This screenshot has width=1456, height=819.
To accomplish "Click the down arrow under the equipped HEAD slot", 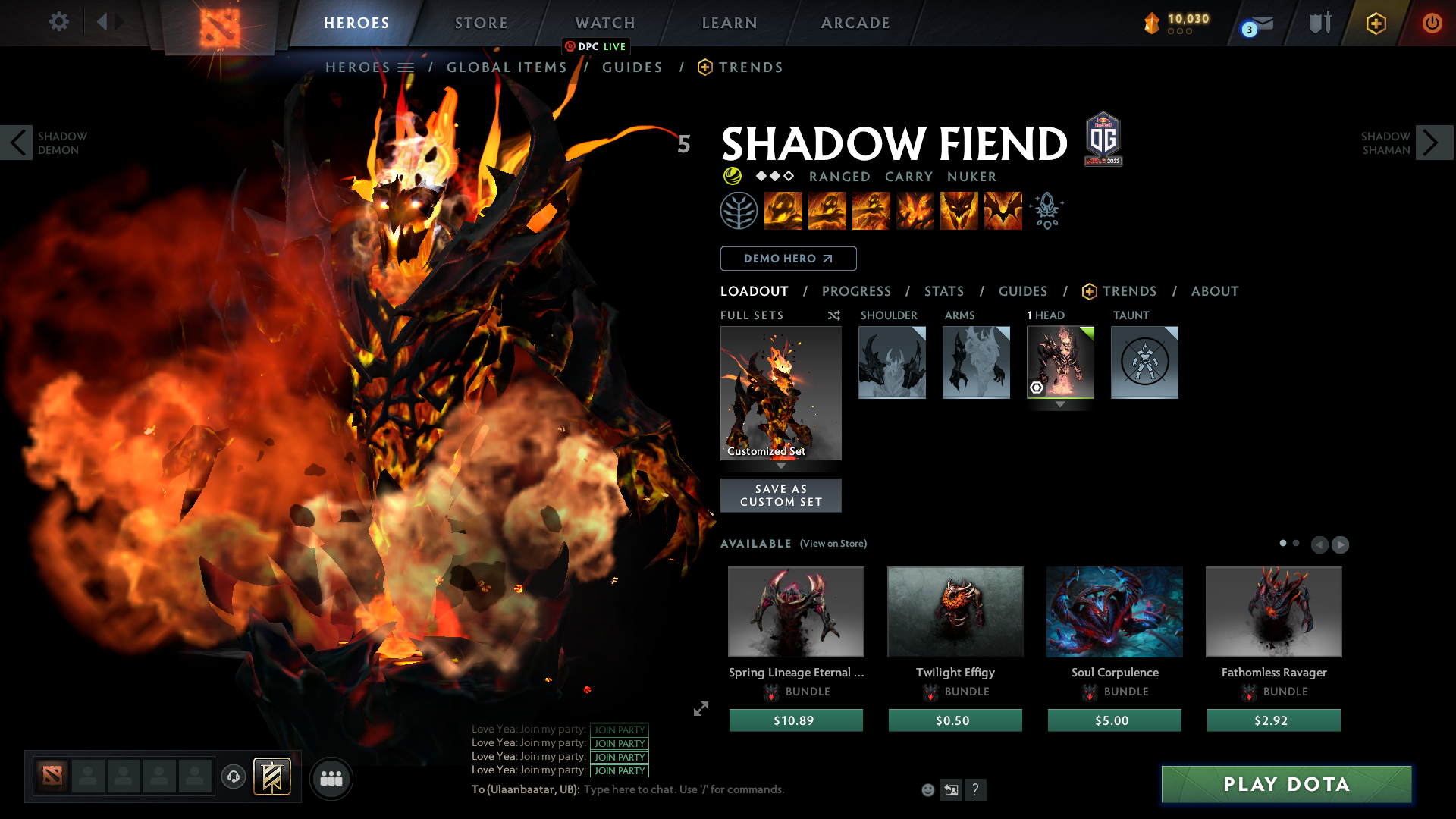I will 1059,404.
